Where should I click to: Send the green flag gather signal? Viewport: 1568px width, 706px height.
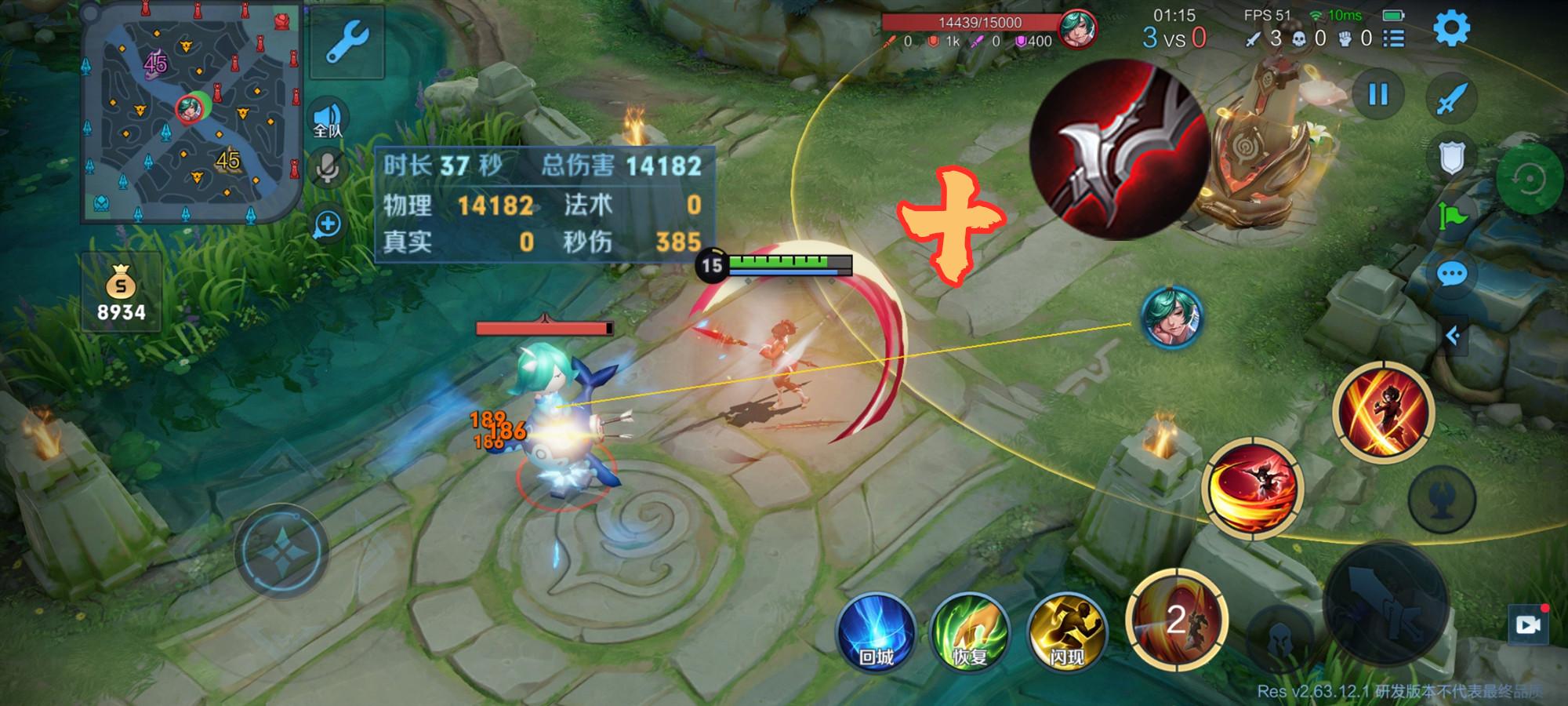click(1451, 215)
